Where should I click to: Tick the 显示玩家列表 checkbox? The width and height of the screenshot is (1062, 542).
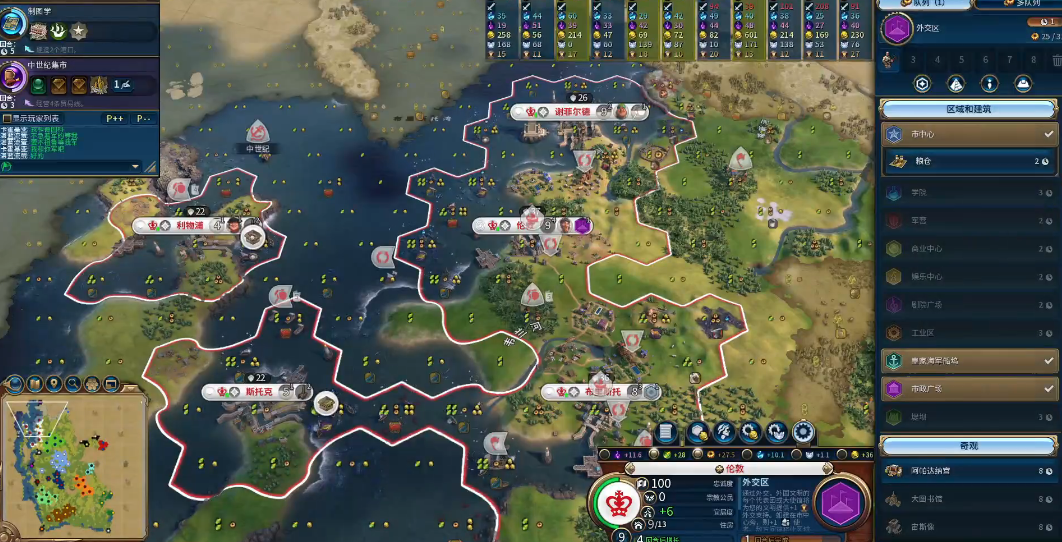coord(7,118)
